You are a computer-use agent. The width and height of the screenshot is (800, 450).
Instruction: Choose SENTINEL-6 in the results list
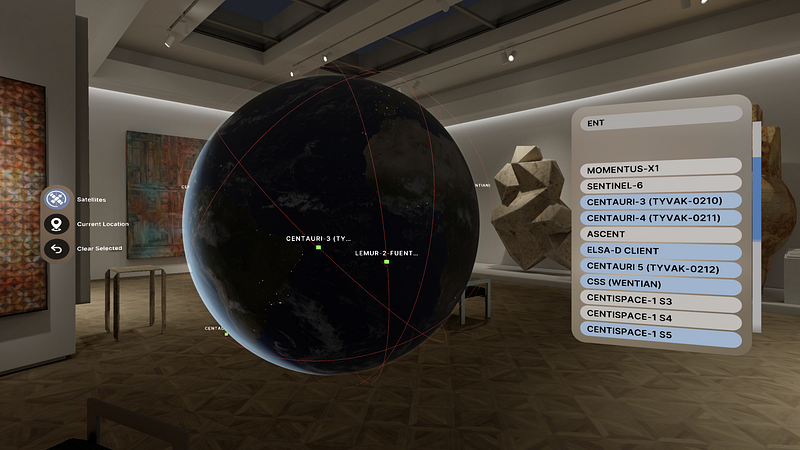coord(660,184)
